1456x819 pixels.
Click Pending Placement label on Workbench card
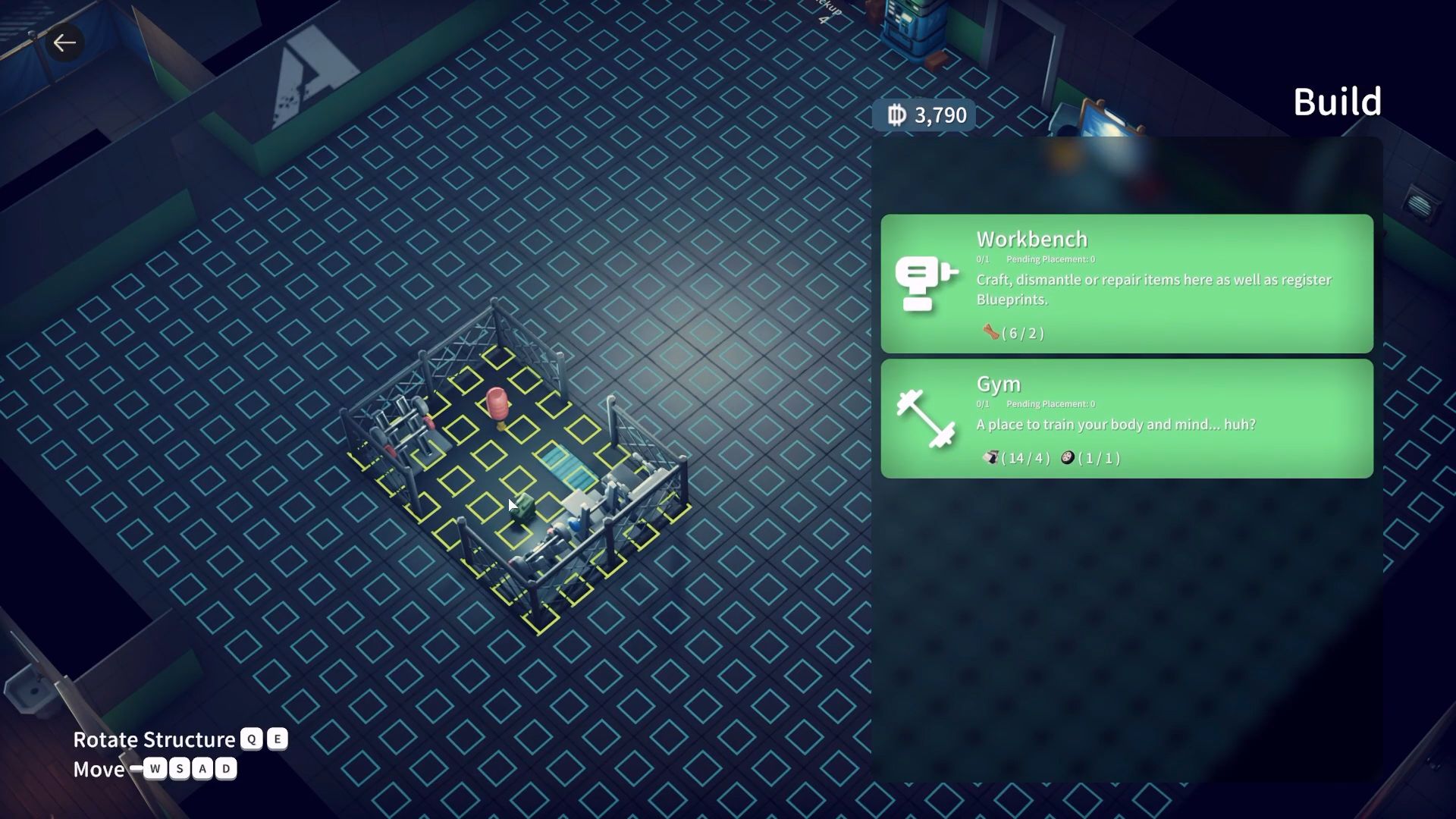pos(1048,259)
